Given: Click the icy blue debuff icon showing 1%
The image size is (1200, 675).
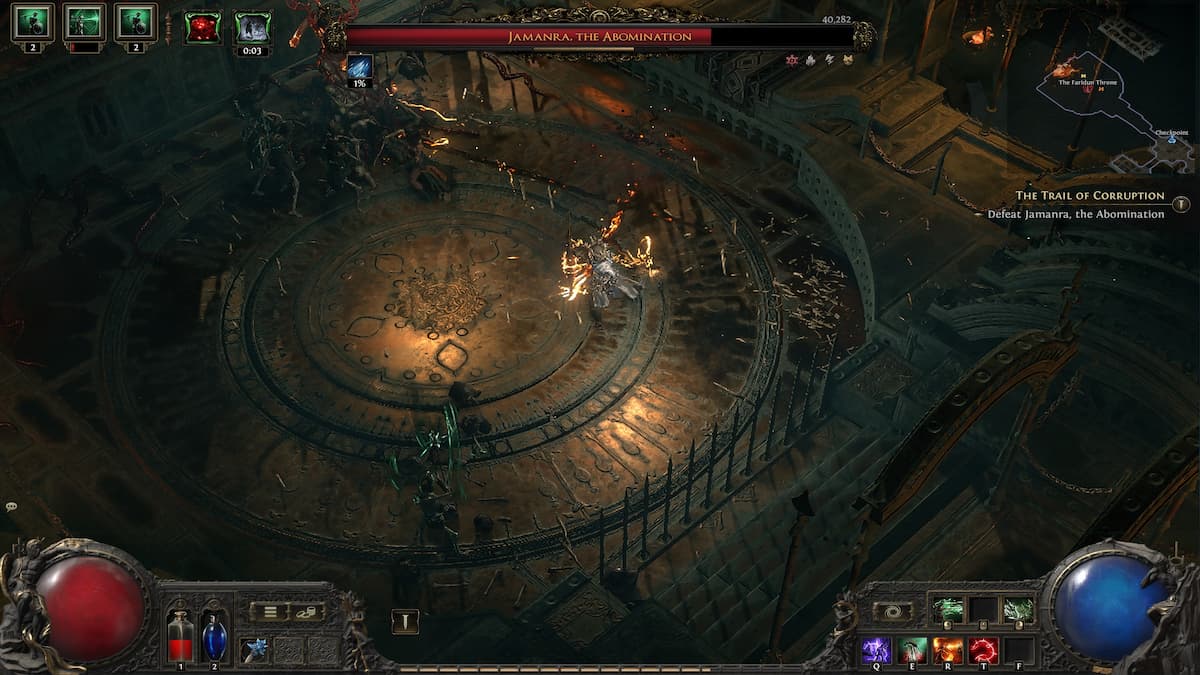Looking at the screenshot, I should pyautogui.click(x=359, y=68).
